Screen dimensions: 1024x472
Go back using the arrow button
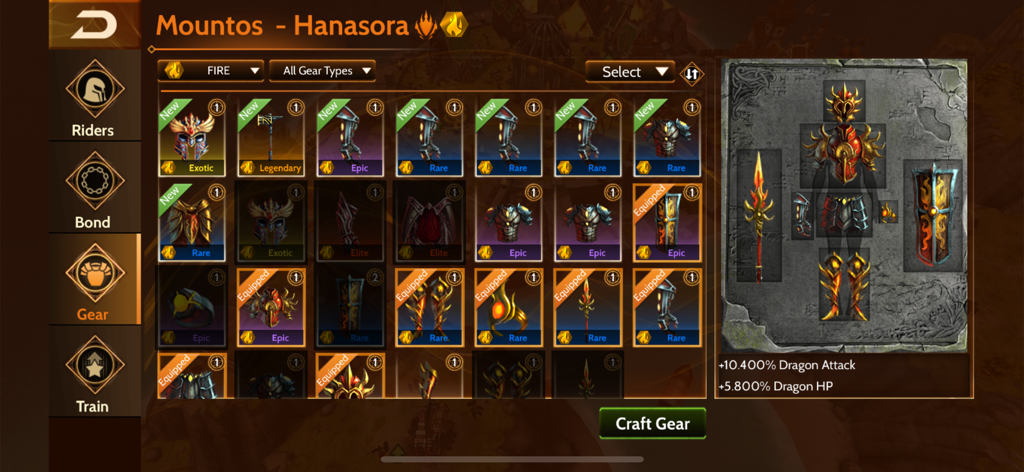pos(94,24)
